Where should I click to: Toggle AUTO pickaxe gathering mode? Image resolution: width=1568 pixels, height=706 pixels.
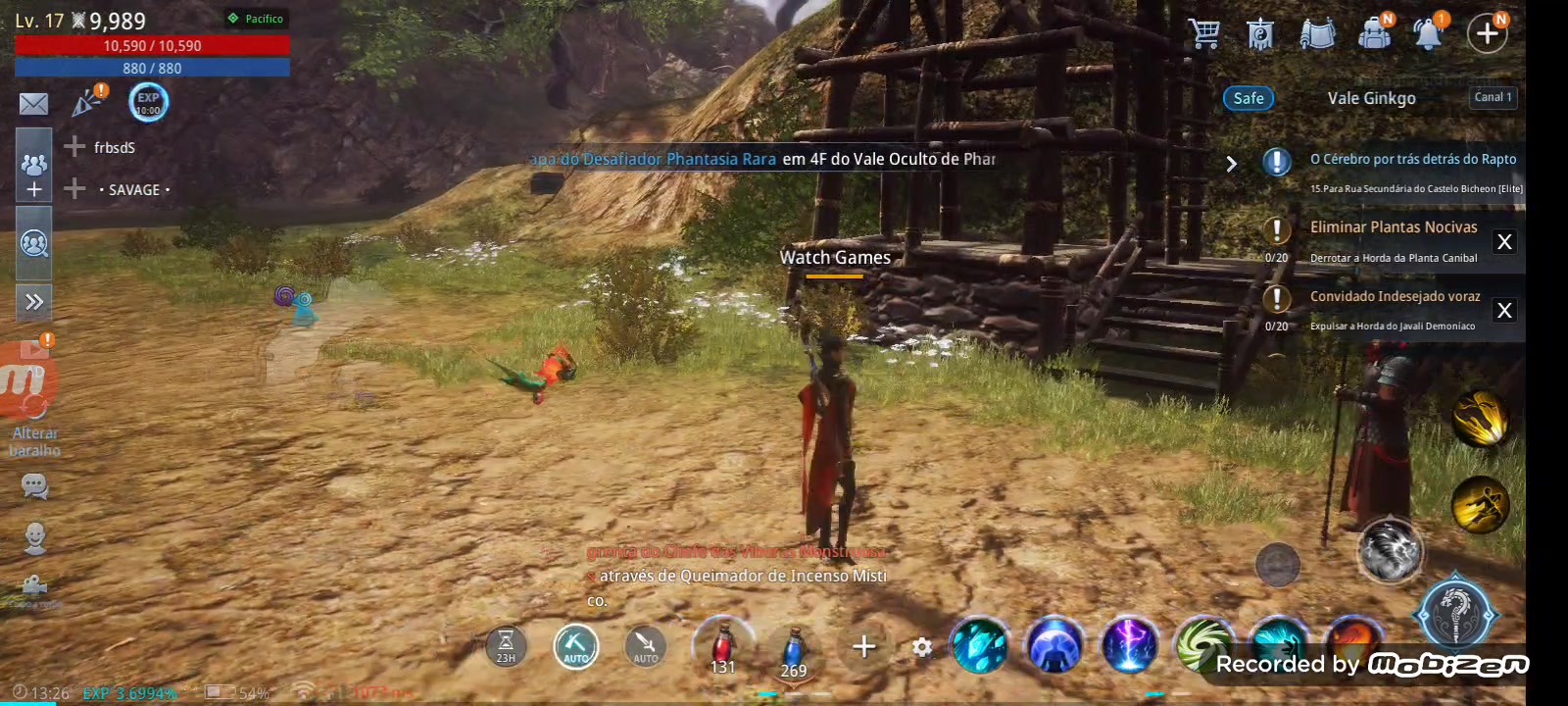(x=576, y=647)
